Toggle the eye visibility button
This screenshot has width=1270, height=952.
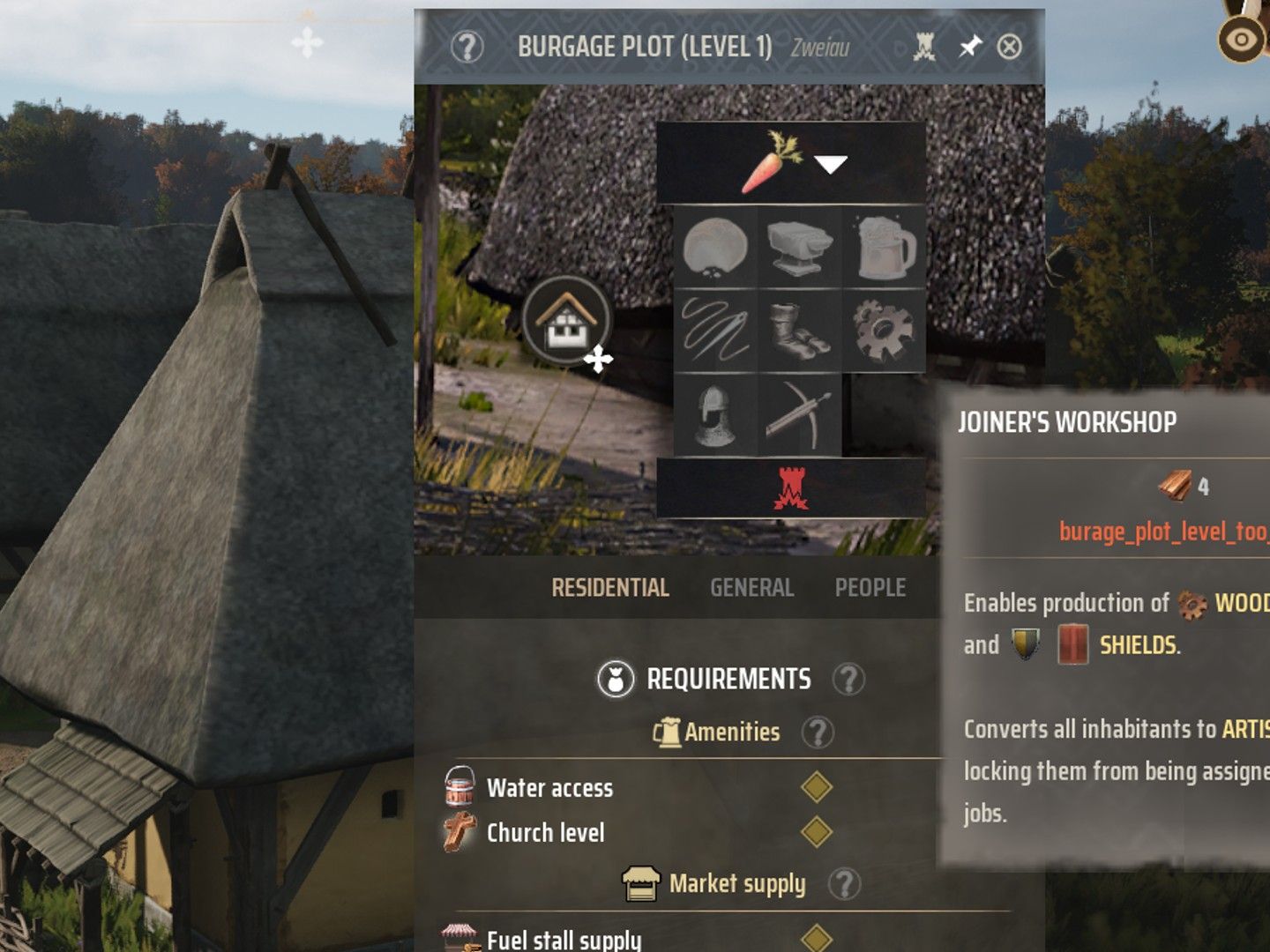click(1240, 40)
